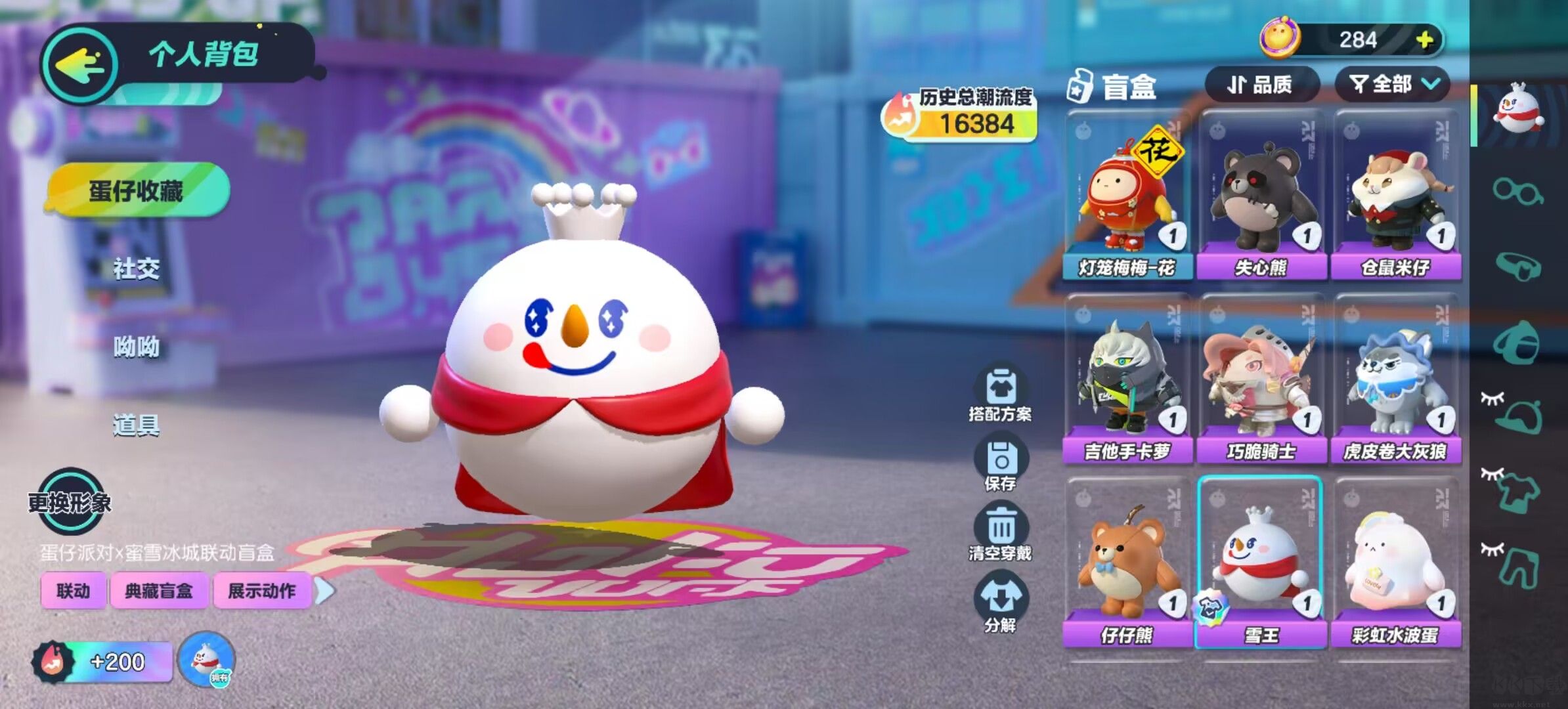
Task: Select the 吉他手卡萝 skin card
Action: (x=1127, y=381)
